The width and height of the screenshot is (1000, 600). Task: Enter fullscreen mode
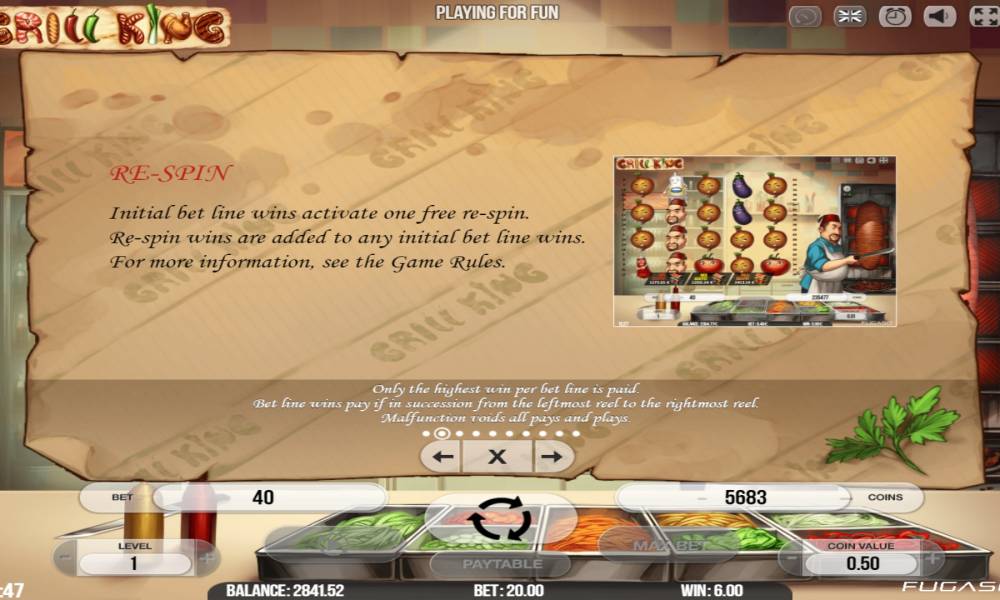983,17
